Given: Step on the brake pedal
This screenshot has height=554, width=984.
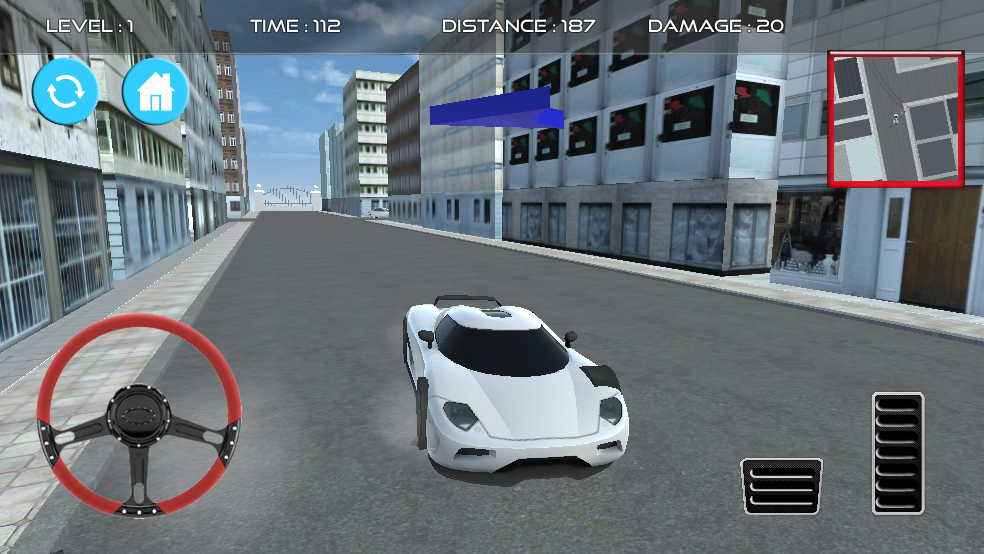Looking at the screenshot, I should coord(781,486).
